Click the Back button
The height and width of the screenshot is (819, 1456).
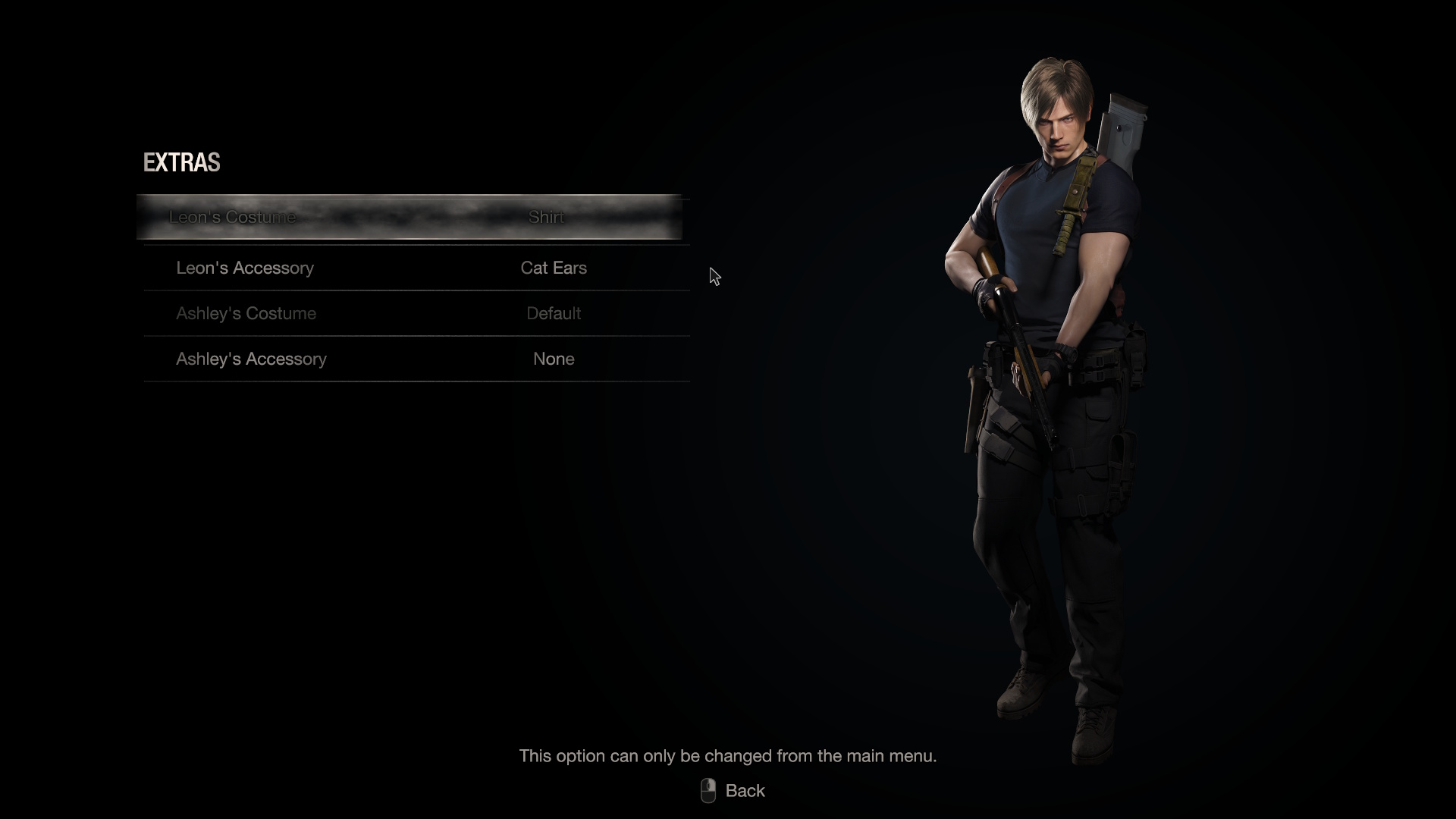tap(746, 790)
